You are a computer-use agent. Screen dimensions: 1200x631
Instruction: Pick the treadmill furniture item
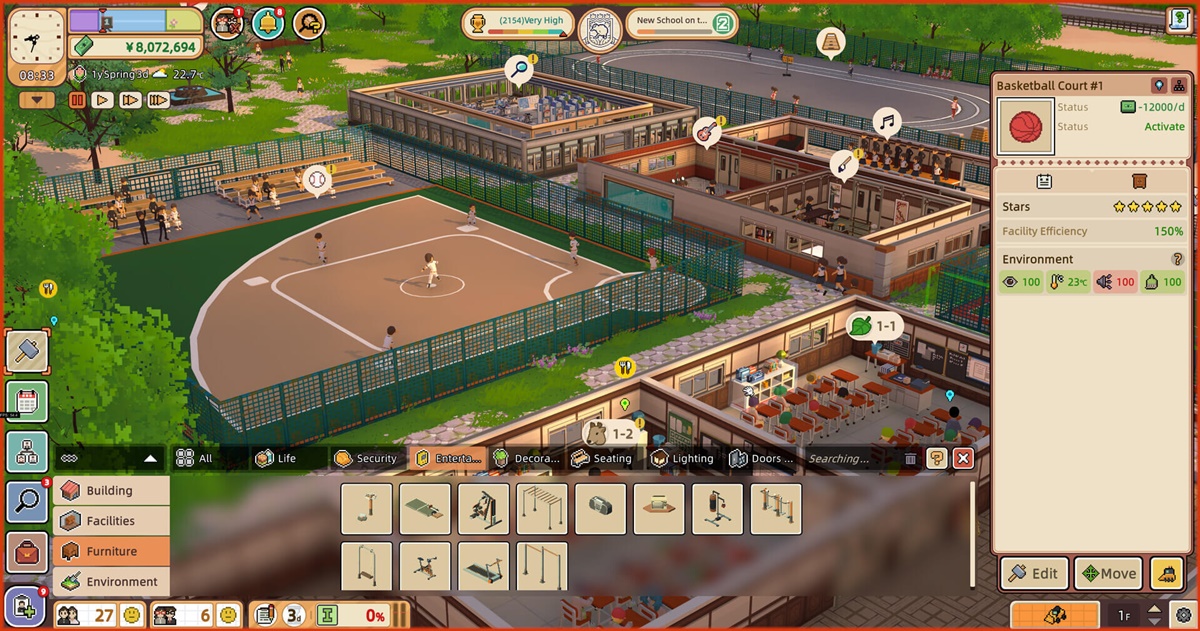pos(484,567)
